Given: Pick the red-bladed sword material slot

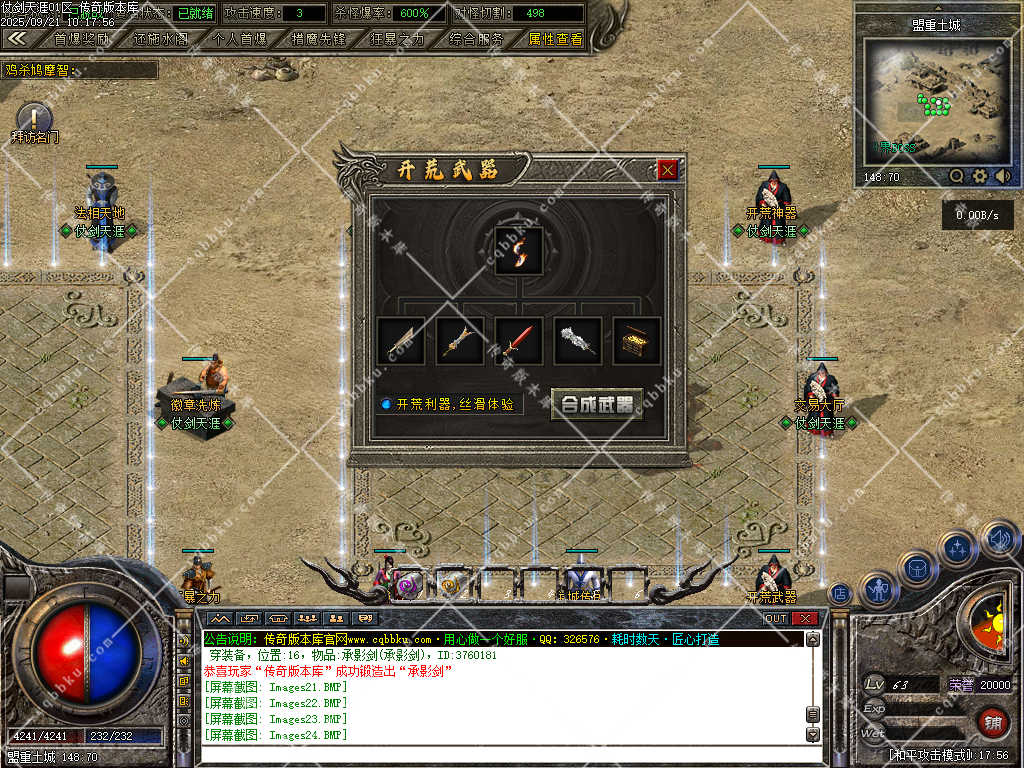Looking at the screenshot, I should [519, 342].
